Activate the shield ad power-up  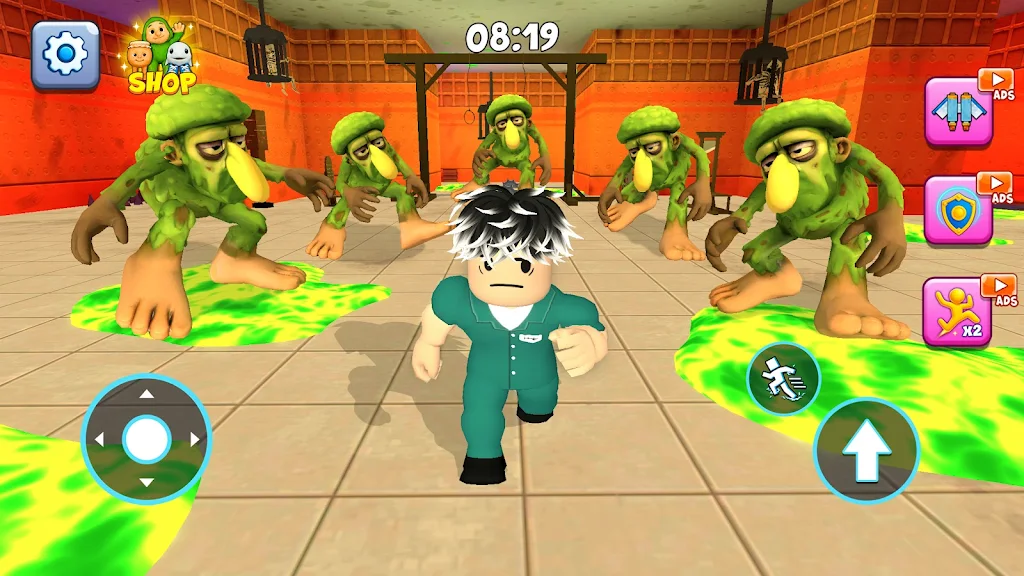pos(958,211)
